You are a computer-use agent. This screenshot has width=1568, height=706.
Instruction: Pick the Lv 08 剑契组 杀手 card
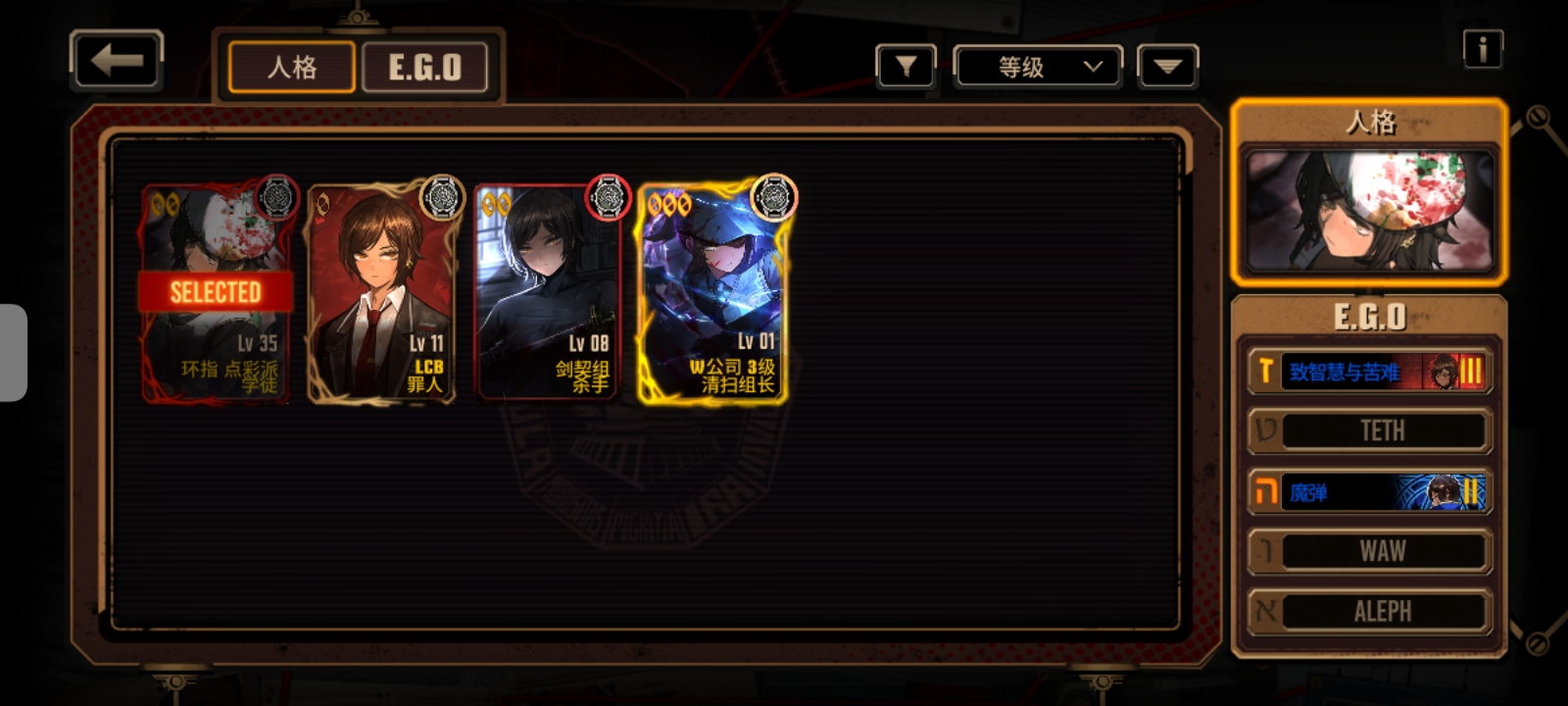click(x=548, y=294)
